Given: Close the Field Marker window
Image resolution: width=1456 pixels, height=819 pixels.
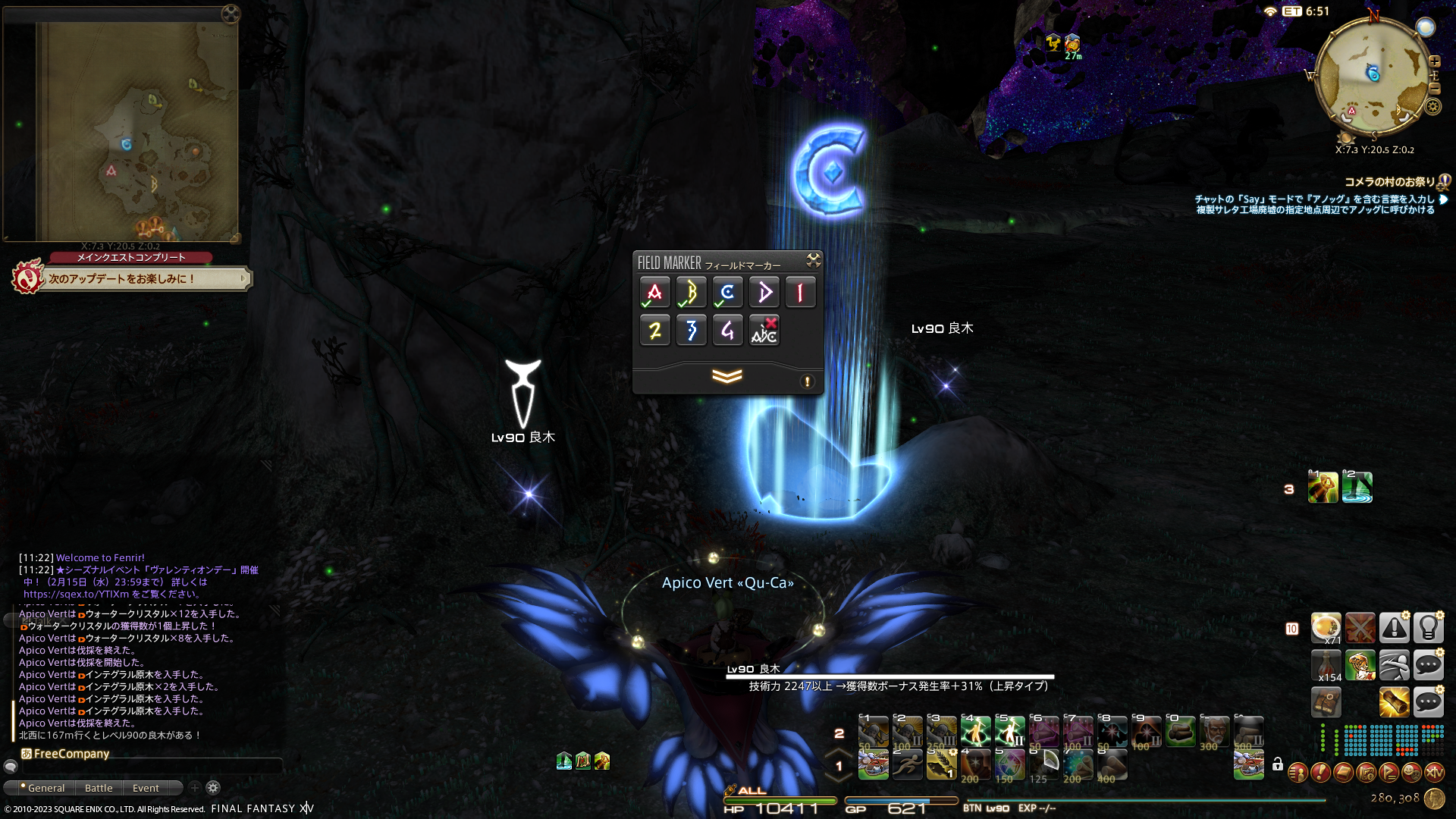Looking at the screenshot, I should (813, 261).
